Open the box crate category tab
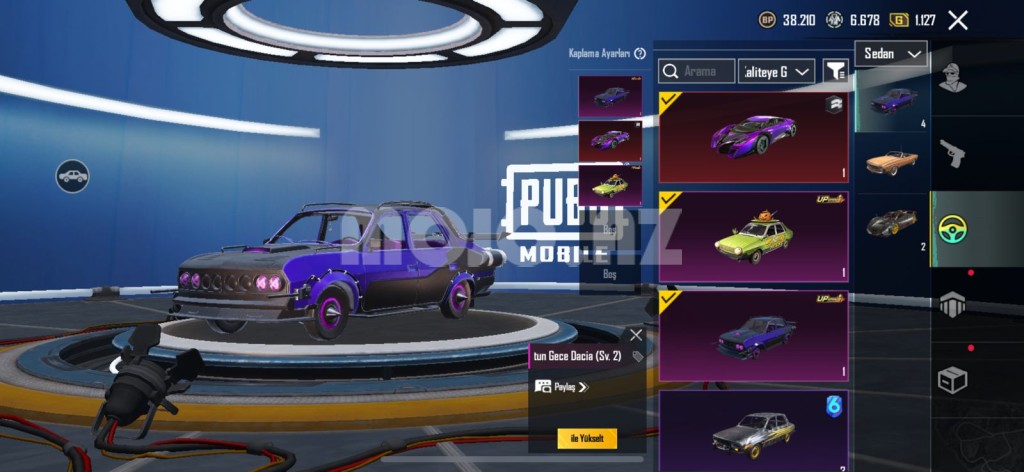The width and height of the screenshot is (1024, 472). coord(953,380)
